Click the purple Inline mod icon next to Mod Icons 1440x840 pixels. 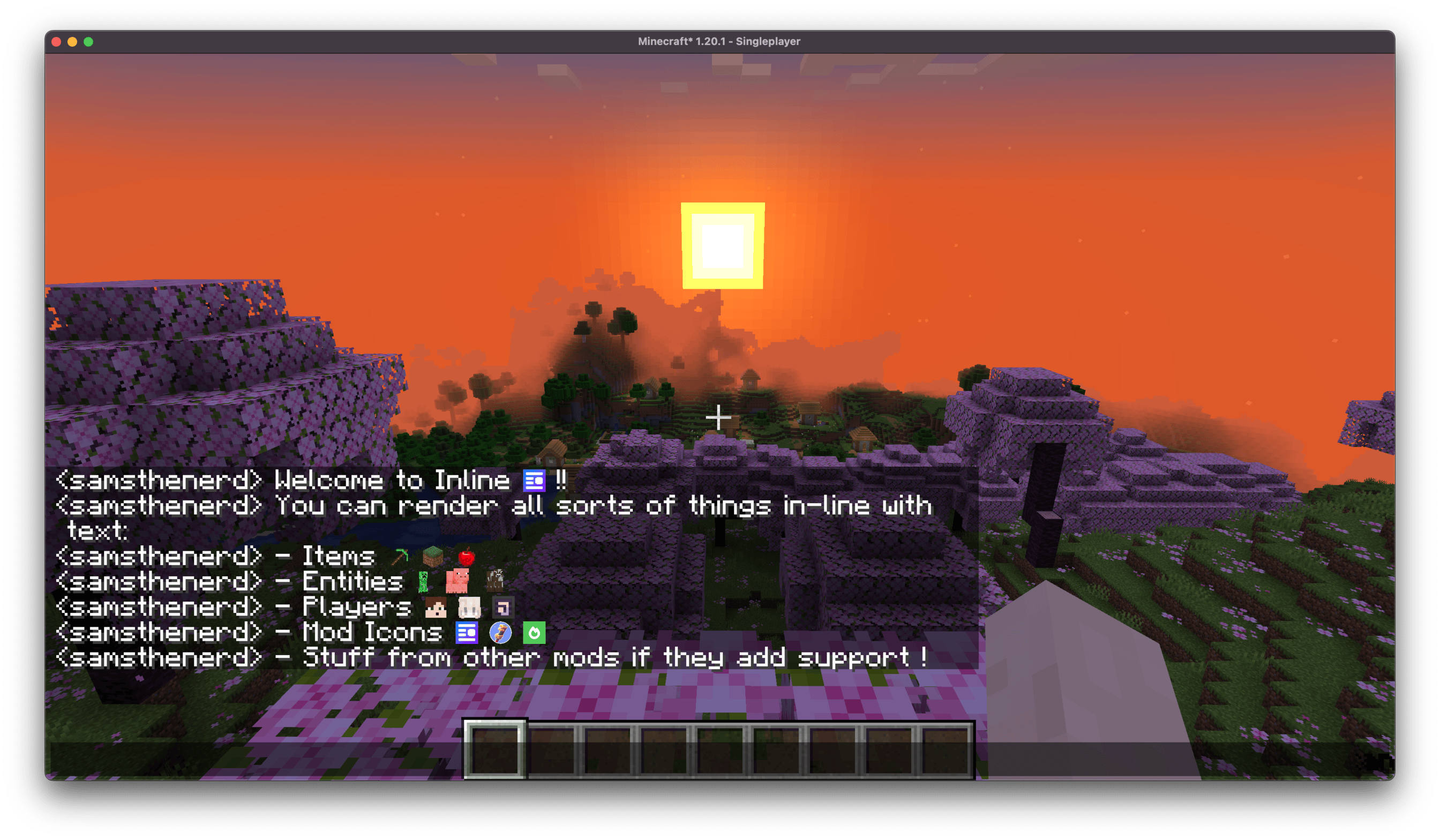[x=467, y=634]
